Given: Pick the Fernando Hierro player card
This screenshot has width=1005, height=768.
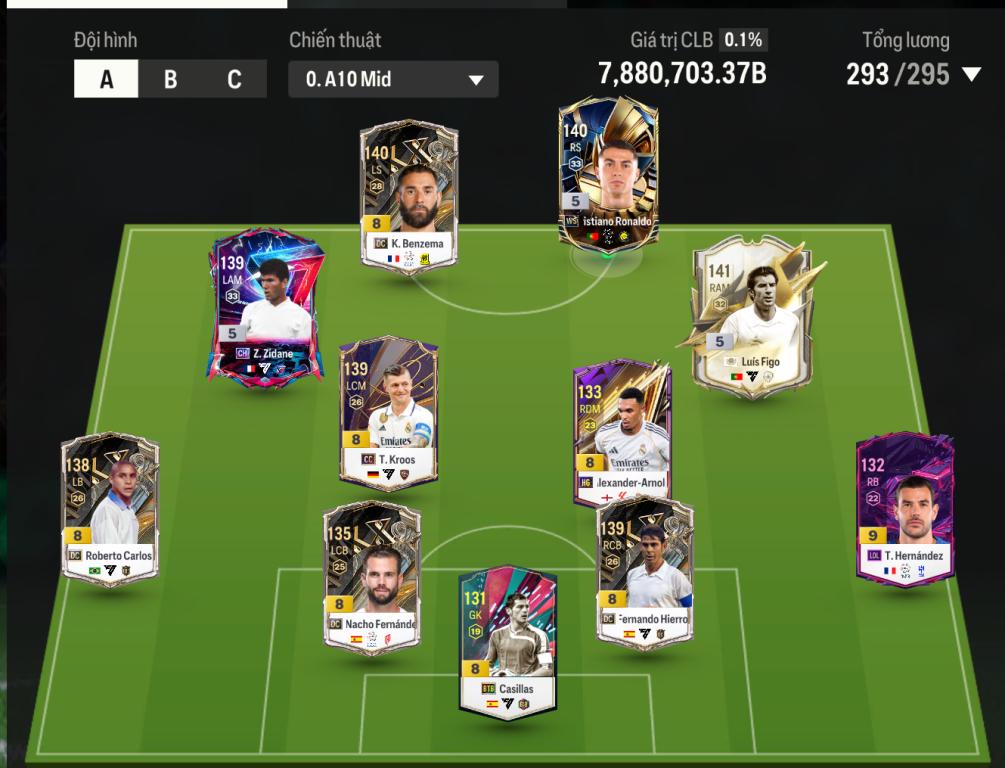Looking at the screenshot, I should pos(644,572).
